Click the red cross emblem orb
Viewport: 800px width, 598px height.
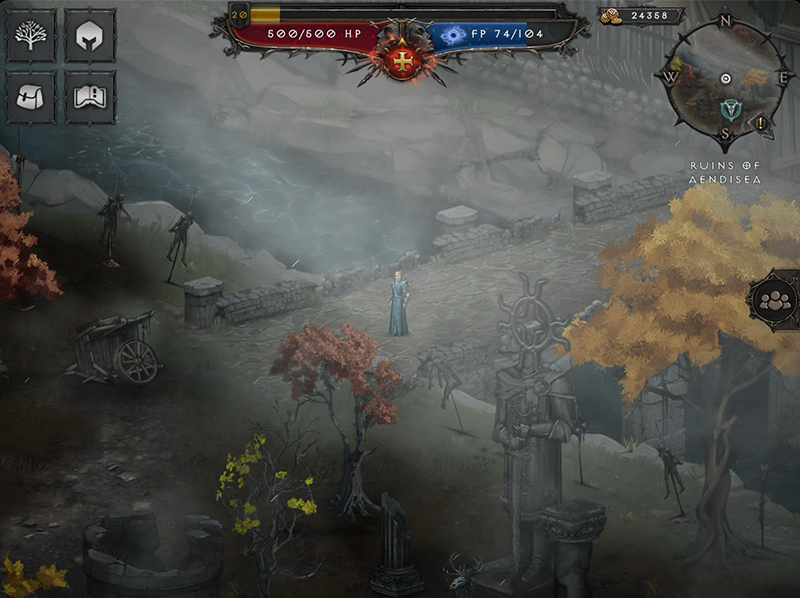(404, 60)
